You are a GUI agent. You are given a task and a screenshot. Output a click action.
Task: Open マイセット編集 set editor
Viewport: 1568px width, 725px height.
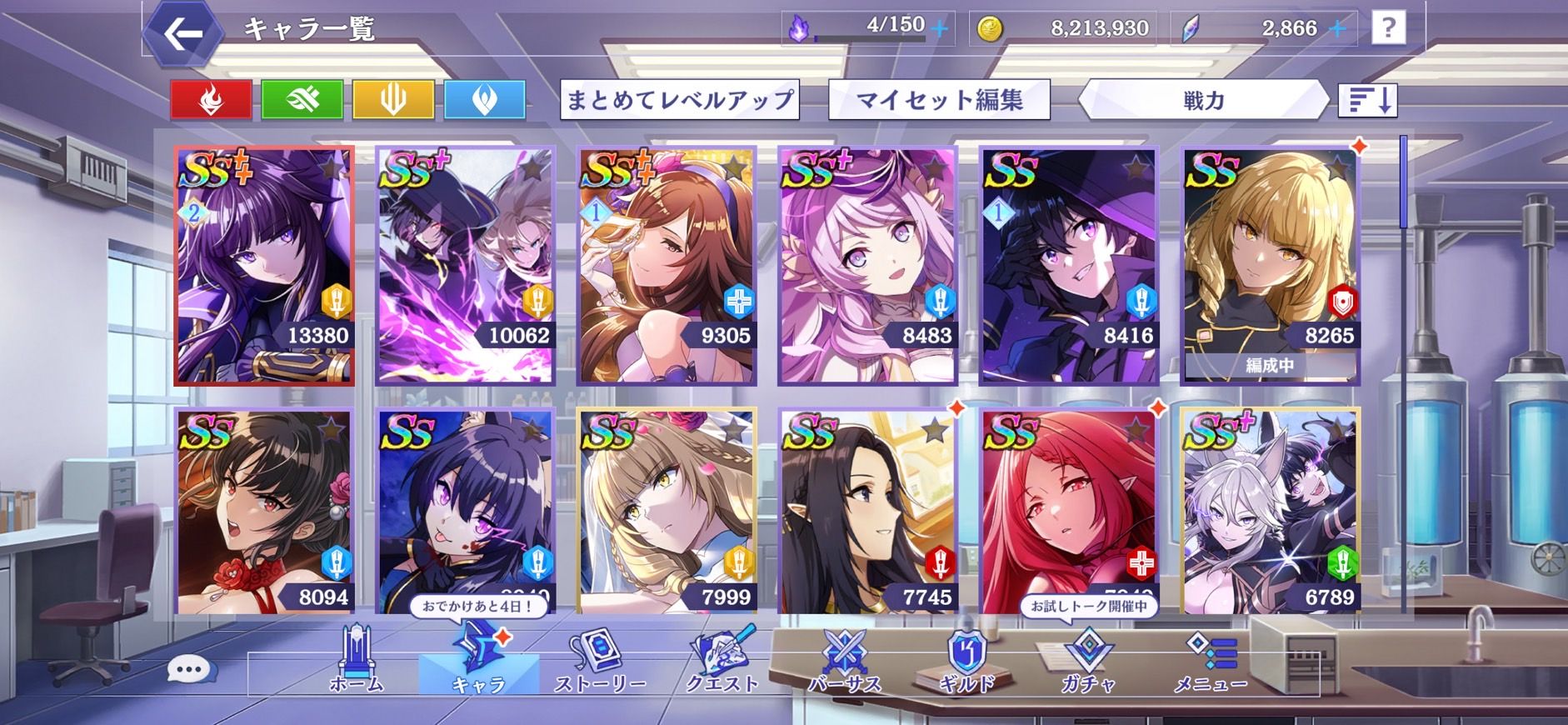pos(939,100)
